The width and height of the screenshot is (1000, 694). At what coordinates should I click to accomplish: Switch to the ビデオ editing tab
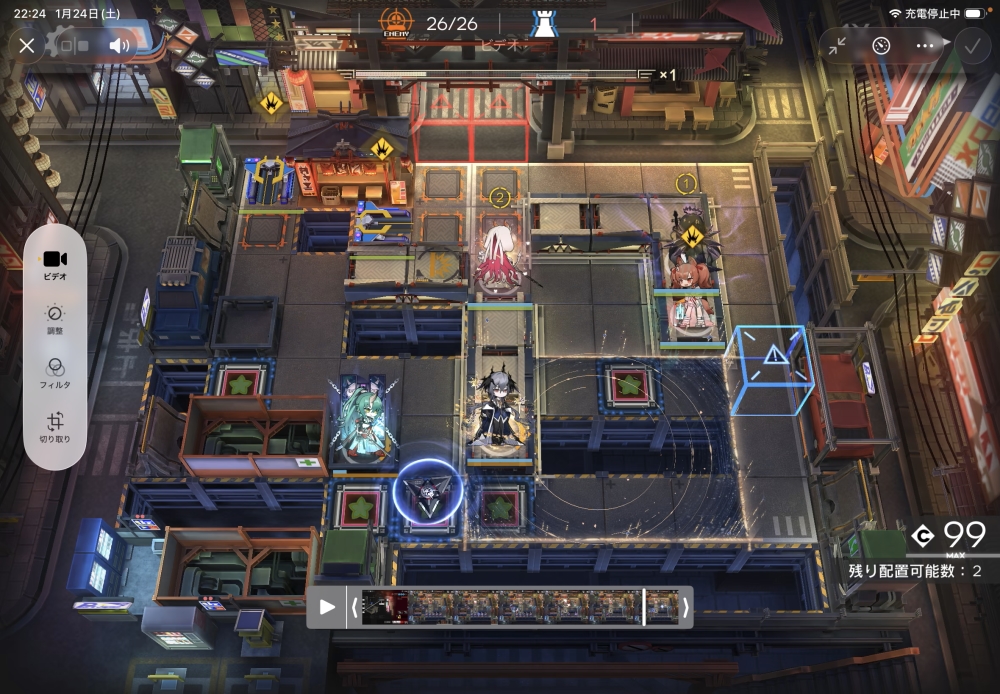55,264
